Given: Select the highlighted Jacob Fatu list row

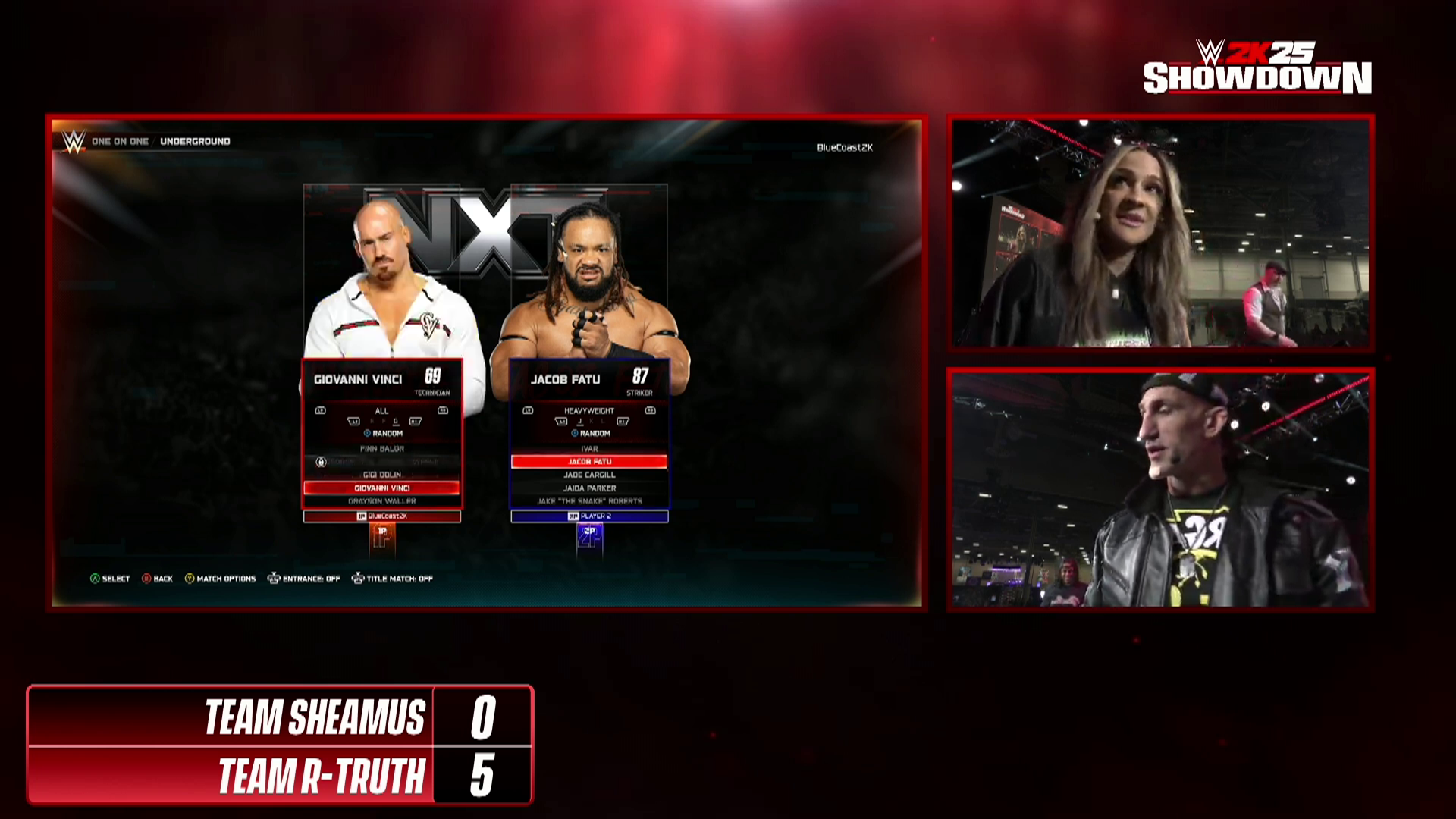Looking at the screenshot, I should tap(589, 462).
